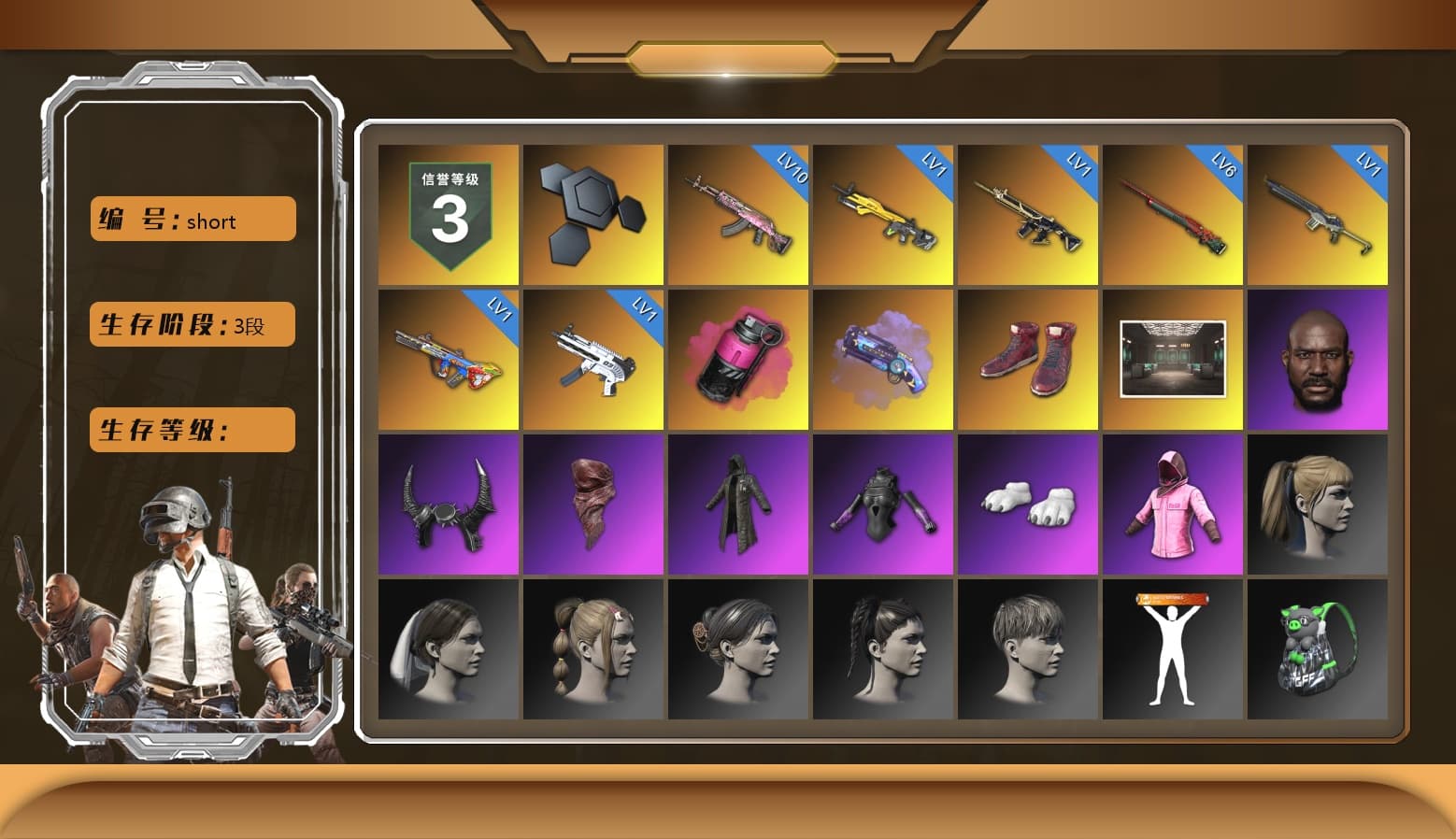Open the pink LV10 AKM skin
The height and width of the screenshot is (839, 1456).
coord(738,214)
